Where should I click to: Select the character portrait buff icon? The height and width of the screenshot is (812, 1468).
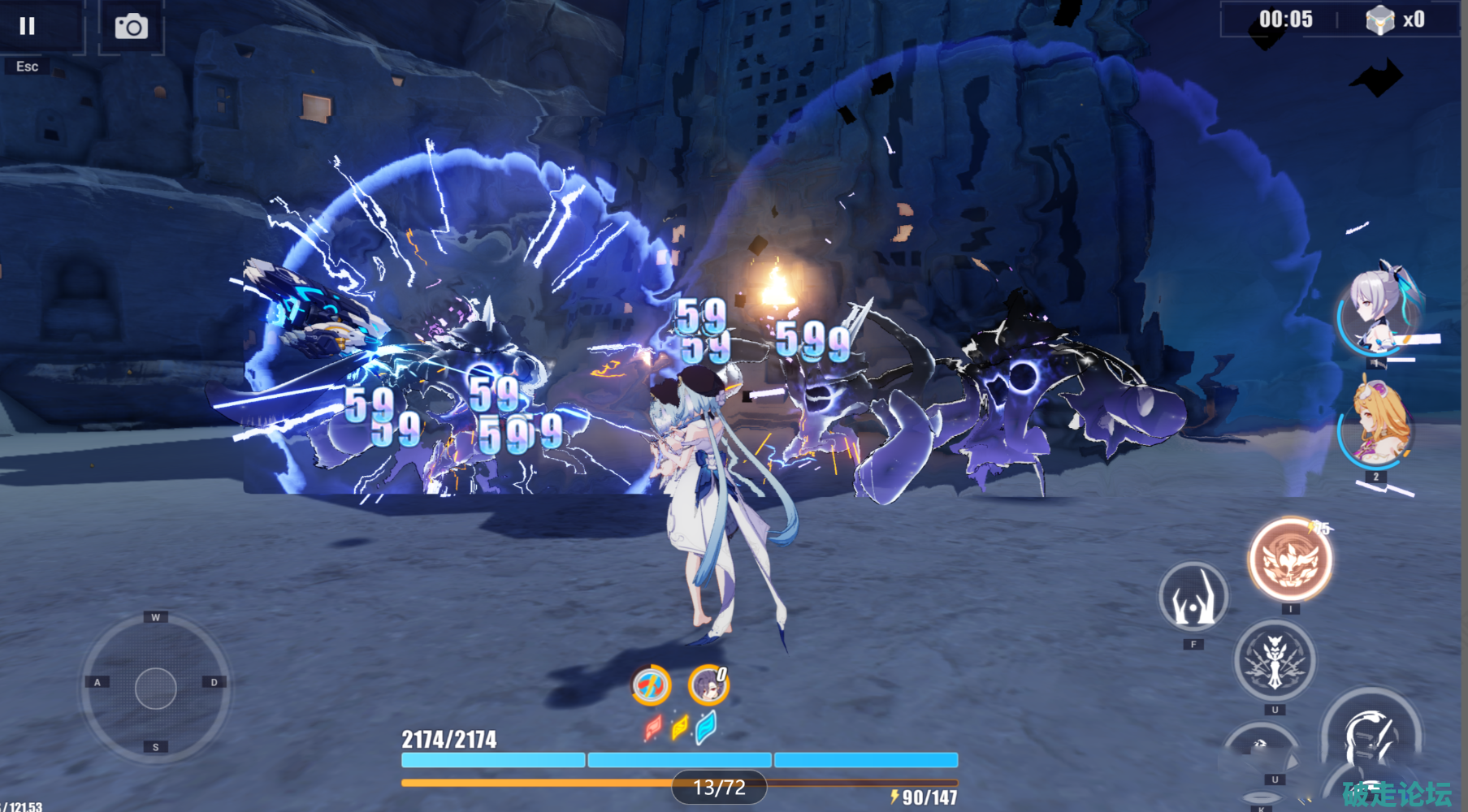pos(708,685)
